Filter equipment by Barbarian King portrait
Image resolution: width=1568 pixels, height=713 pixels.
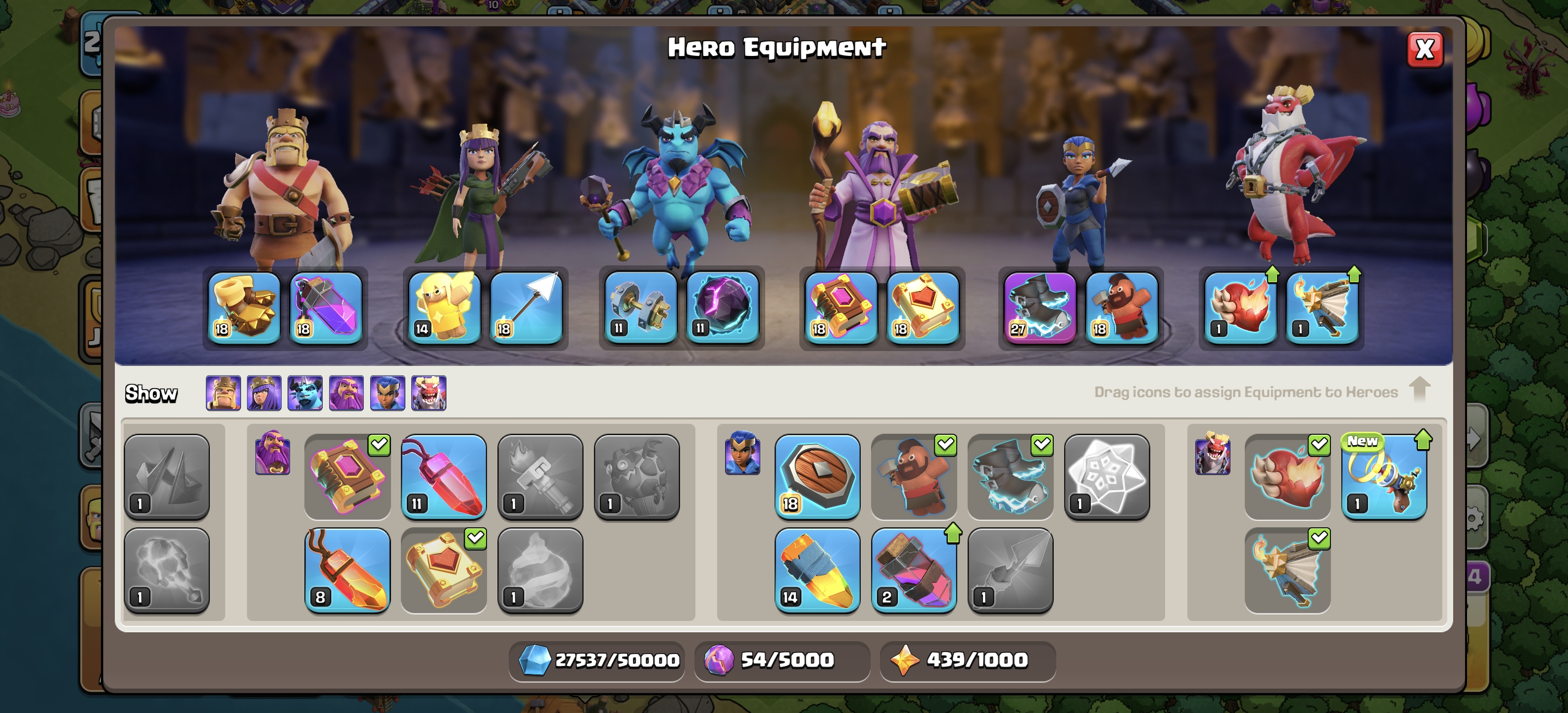pos(223,393)
